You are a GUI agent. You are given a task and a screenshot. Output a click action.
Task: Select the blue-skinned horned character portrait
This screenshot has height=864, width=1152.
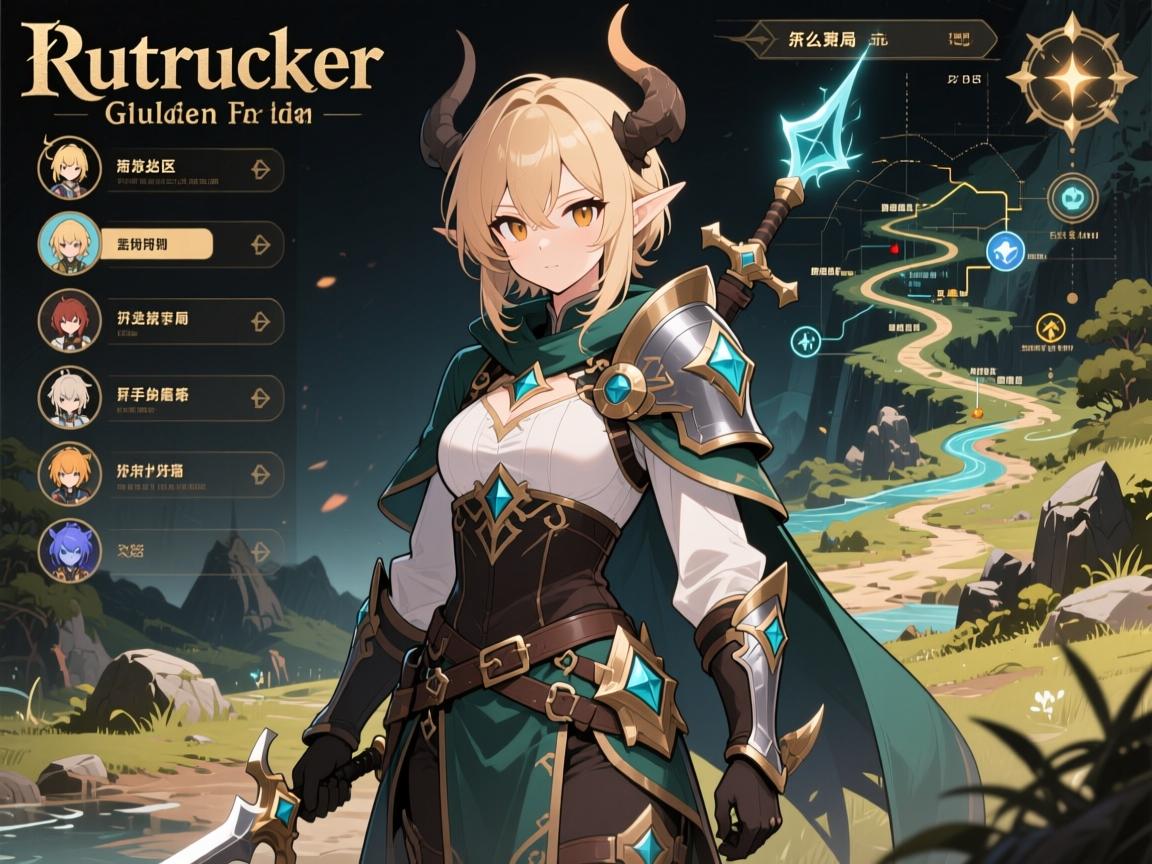coord(68,549)
